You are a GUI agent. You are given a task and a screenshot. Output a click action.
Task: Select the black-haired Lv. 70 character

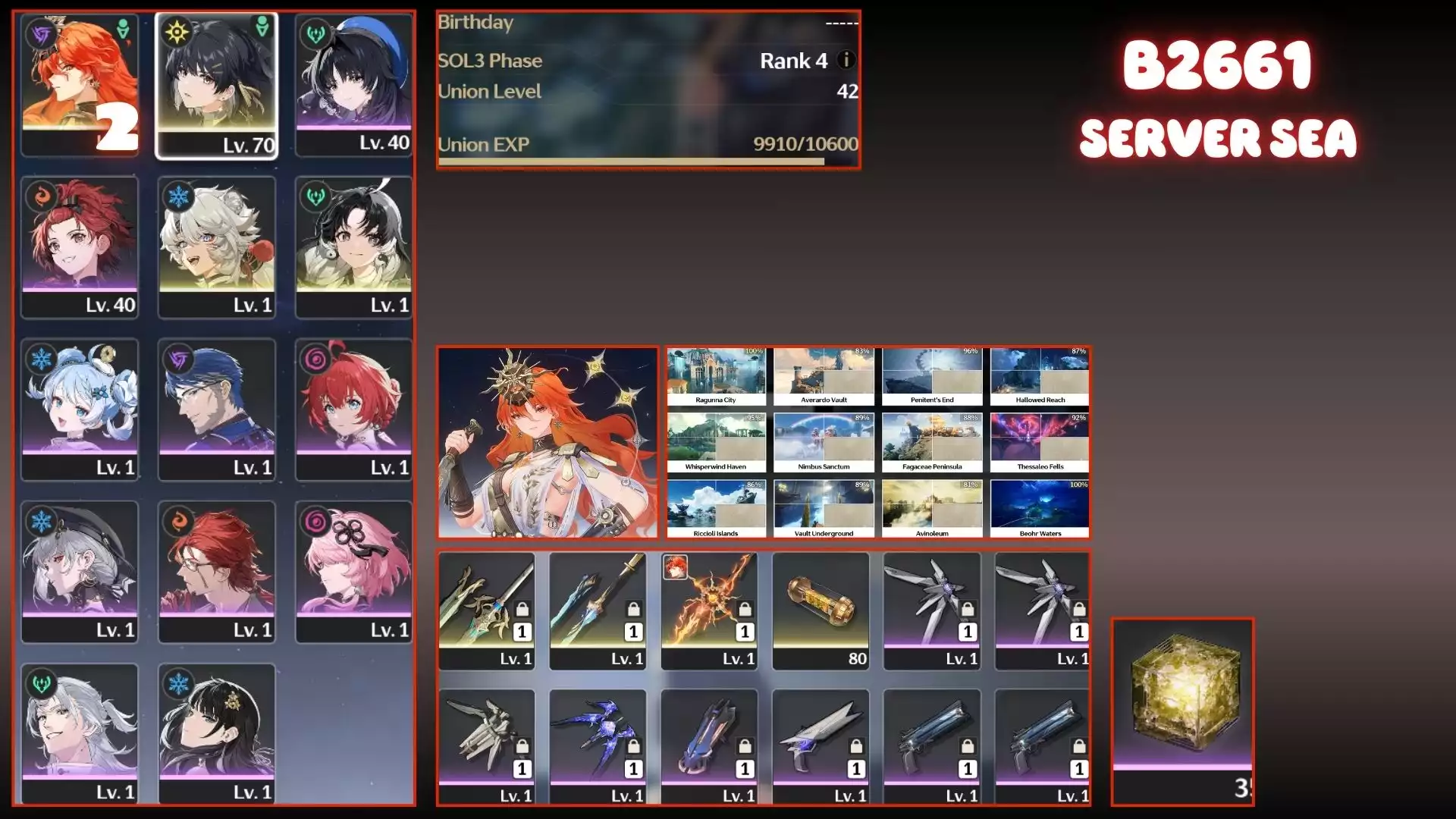(x=217, y=86)
